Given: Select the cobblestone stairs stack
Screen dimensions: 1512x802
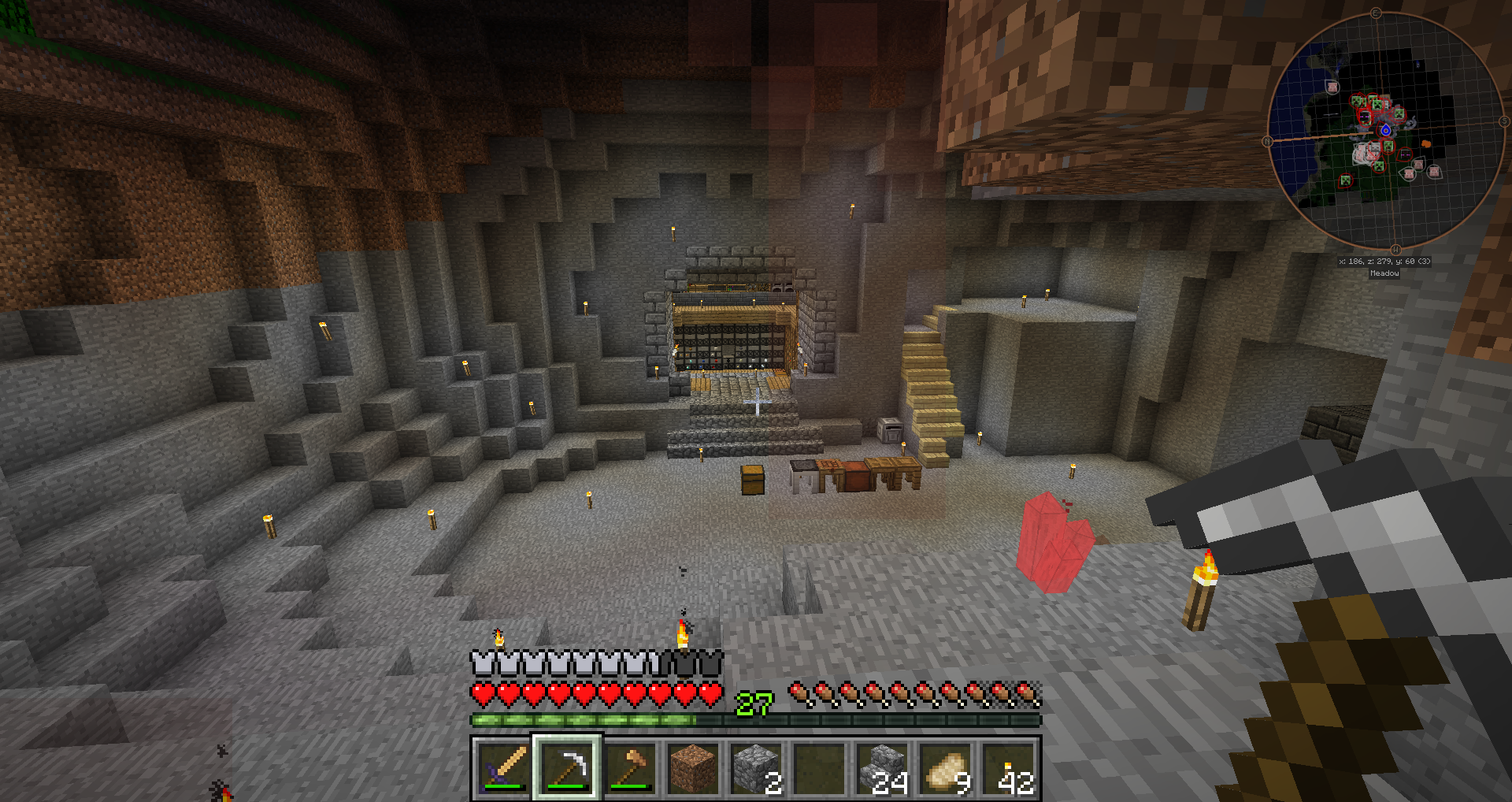Looking at the screenshot, I should tap(883, 768).
